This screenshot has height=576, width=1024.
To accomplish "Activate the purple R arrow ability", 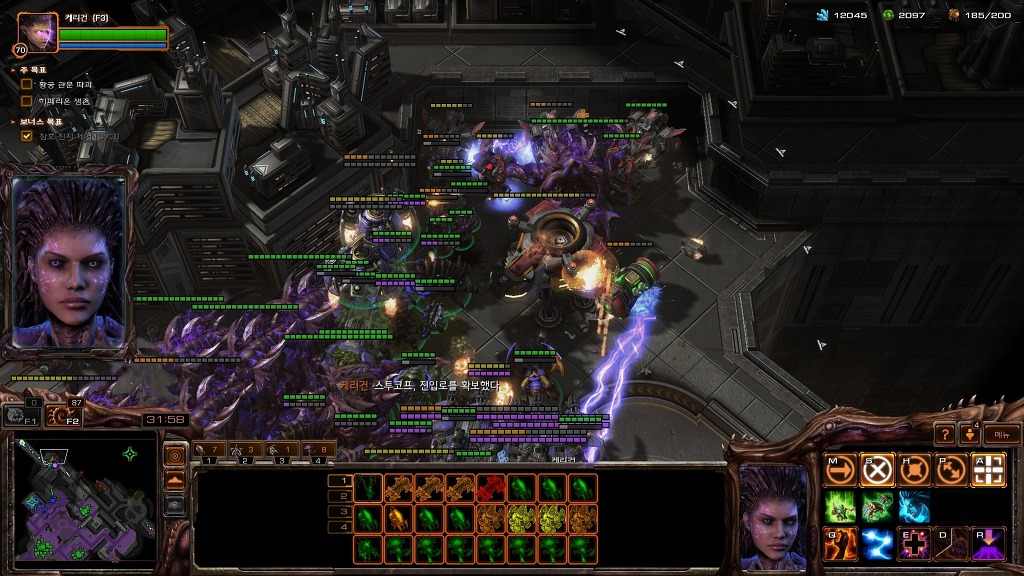I will pyautogui.click(x=988, y=543).
